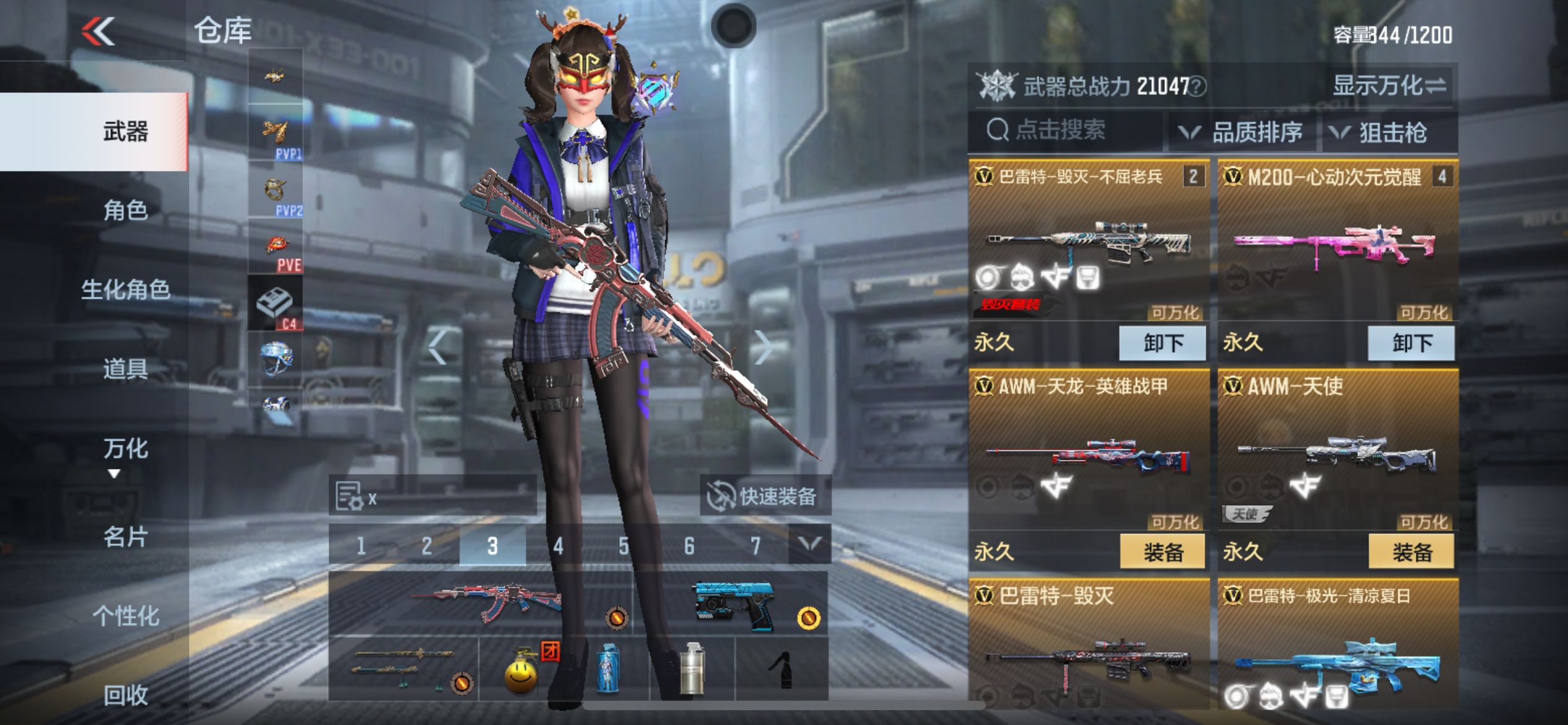Select the 名片 name card category
Viewport: 1568px width, 725px height.
126,537
